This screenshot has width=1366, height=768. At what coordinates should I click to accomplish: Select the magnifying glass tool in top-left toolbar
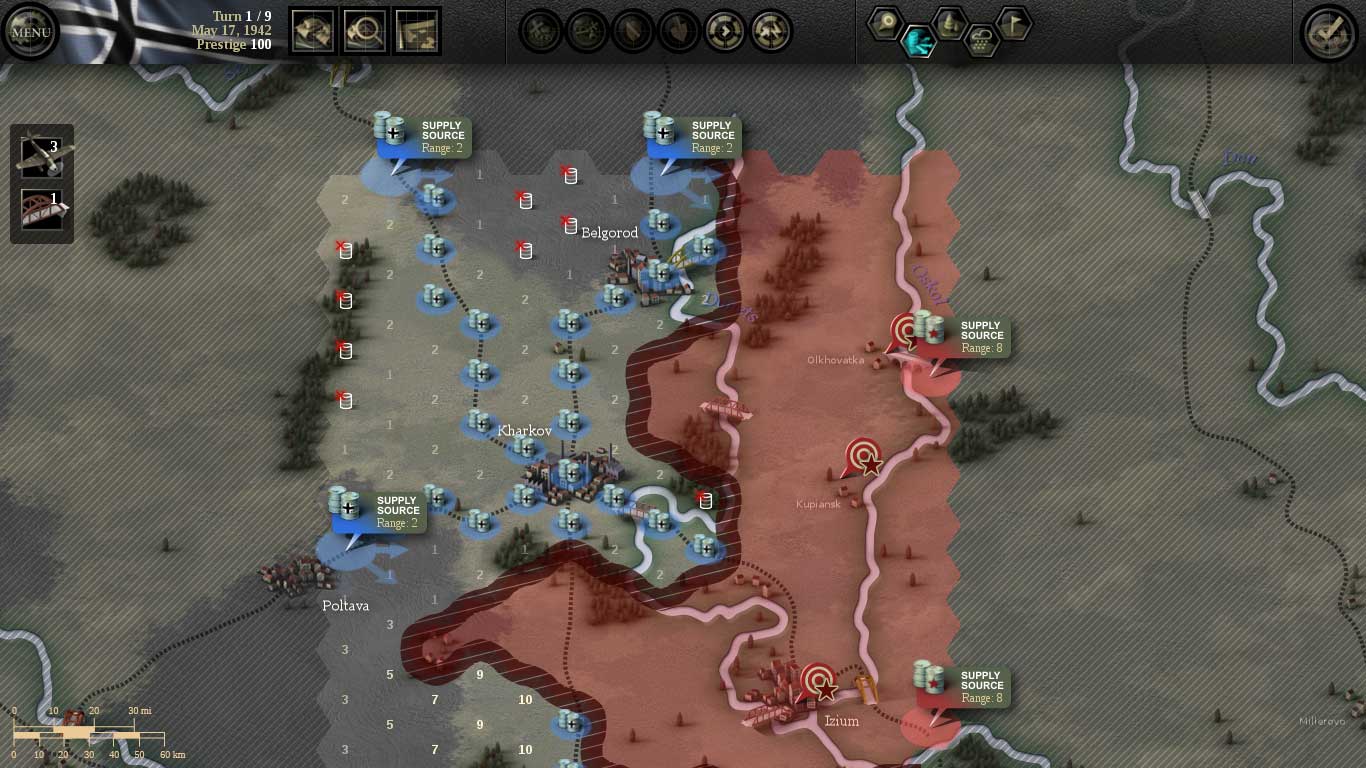click(x=364, y=30)
